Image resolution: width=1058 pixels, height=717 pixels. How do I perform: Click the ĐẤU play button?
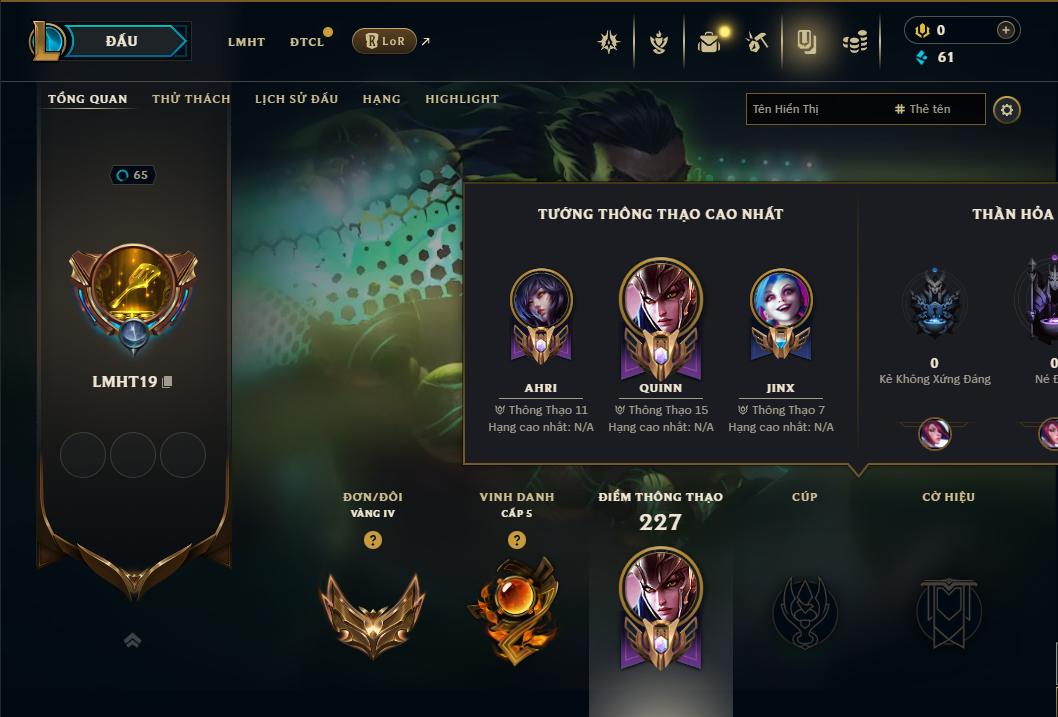tap(121, 41)
